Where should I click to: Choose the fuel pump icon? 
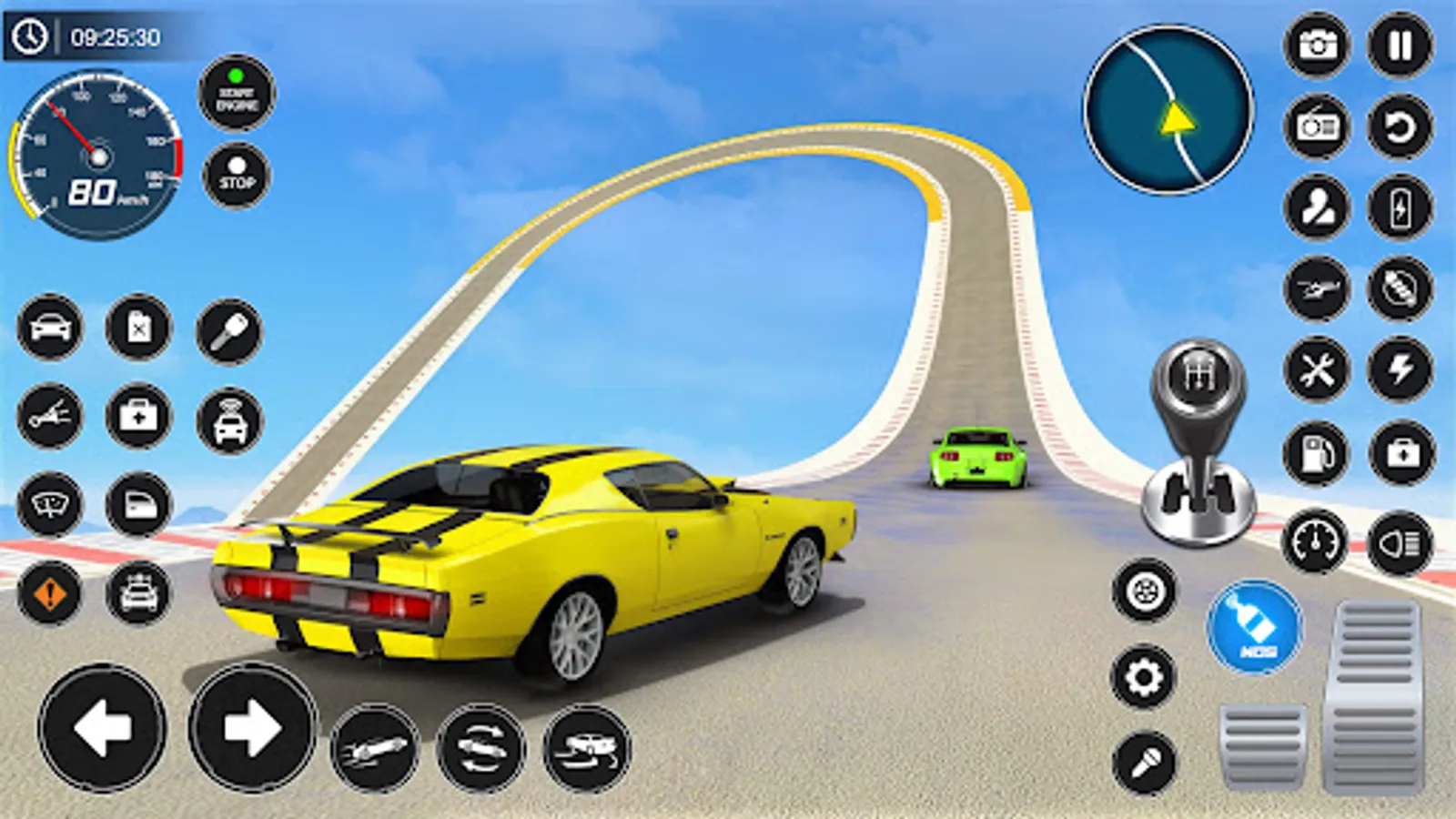point(1317,452)
